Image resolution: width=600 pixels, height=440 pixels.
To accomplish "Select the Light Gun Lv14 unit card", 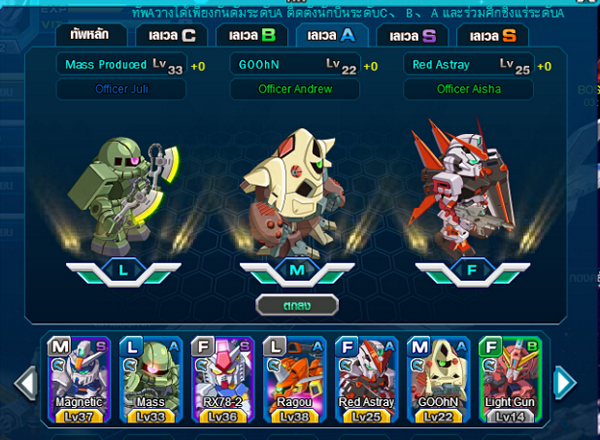I will click(509, 378).
